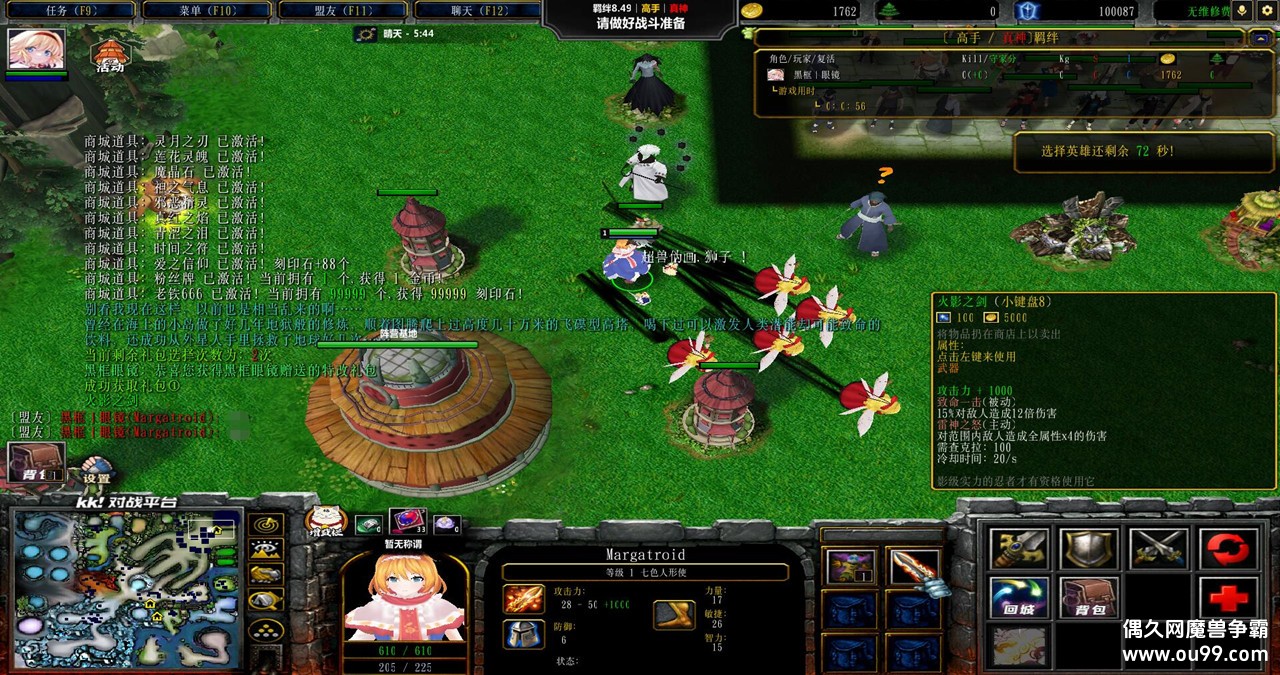This screenshot has height=675, width=1280.
Task: Activate the red cross heal command
Action: (x=1228, y=597)
